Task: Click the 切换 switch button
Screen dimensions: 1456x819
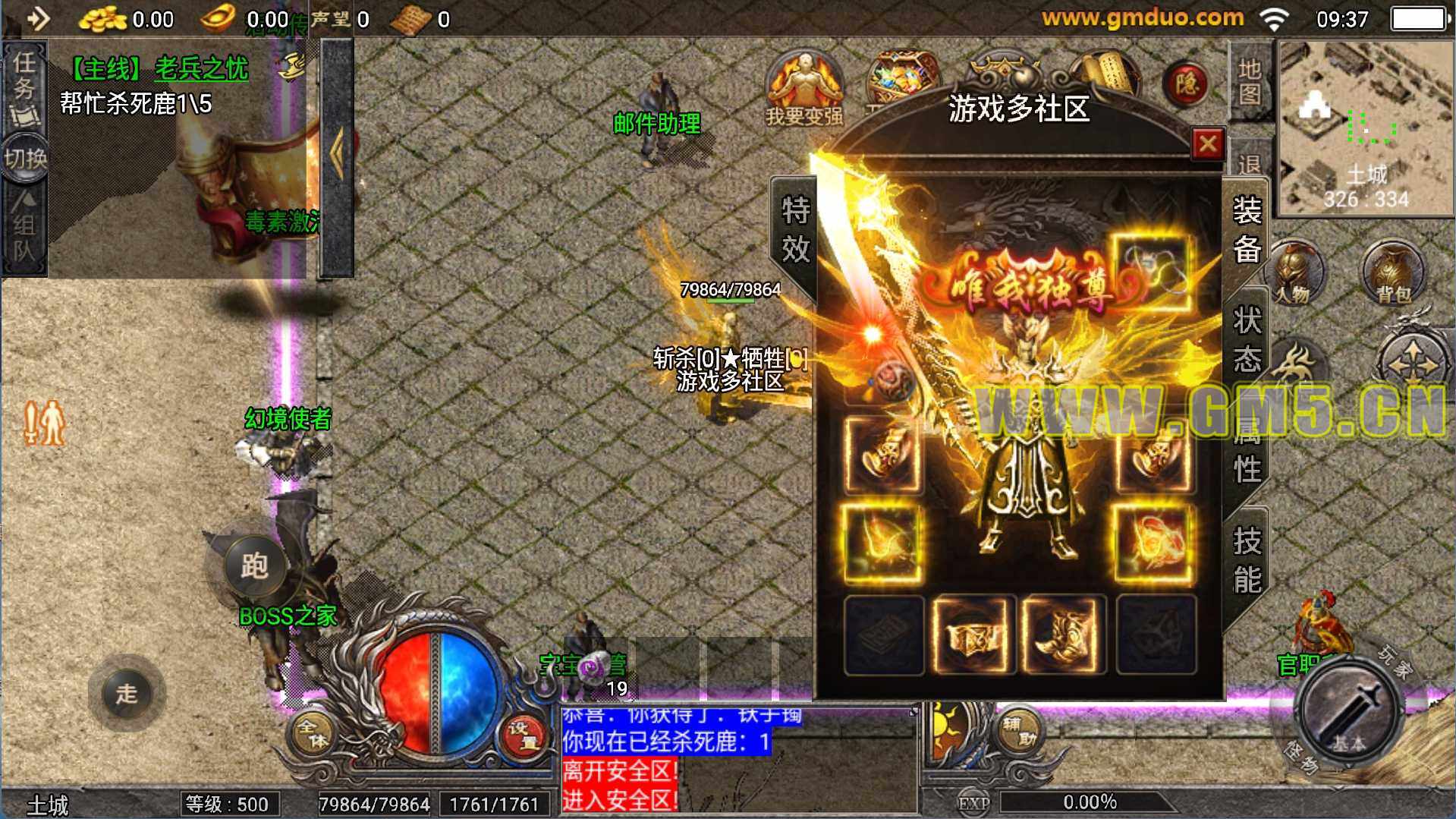Action: 25,159
